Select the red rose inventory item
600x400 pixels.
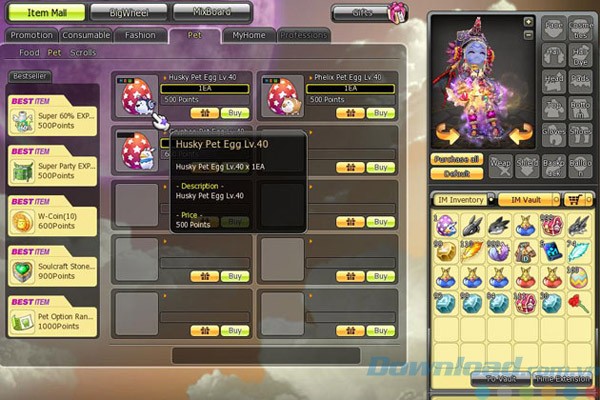[x=579, y=302]
